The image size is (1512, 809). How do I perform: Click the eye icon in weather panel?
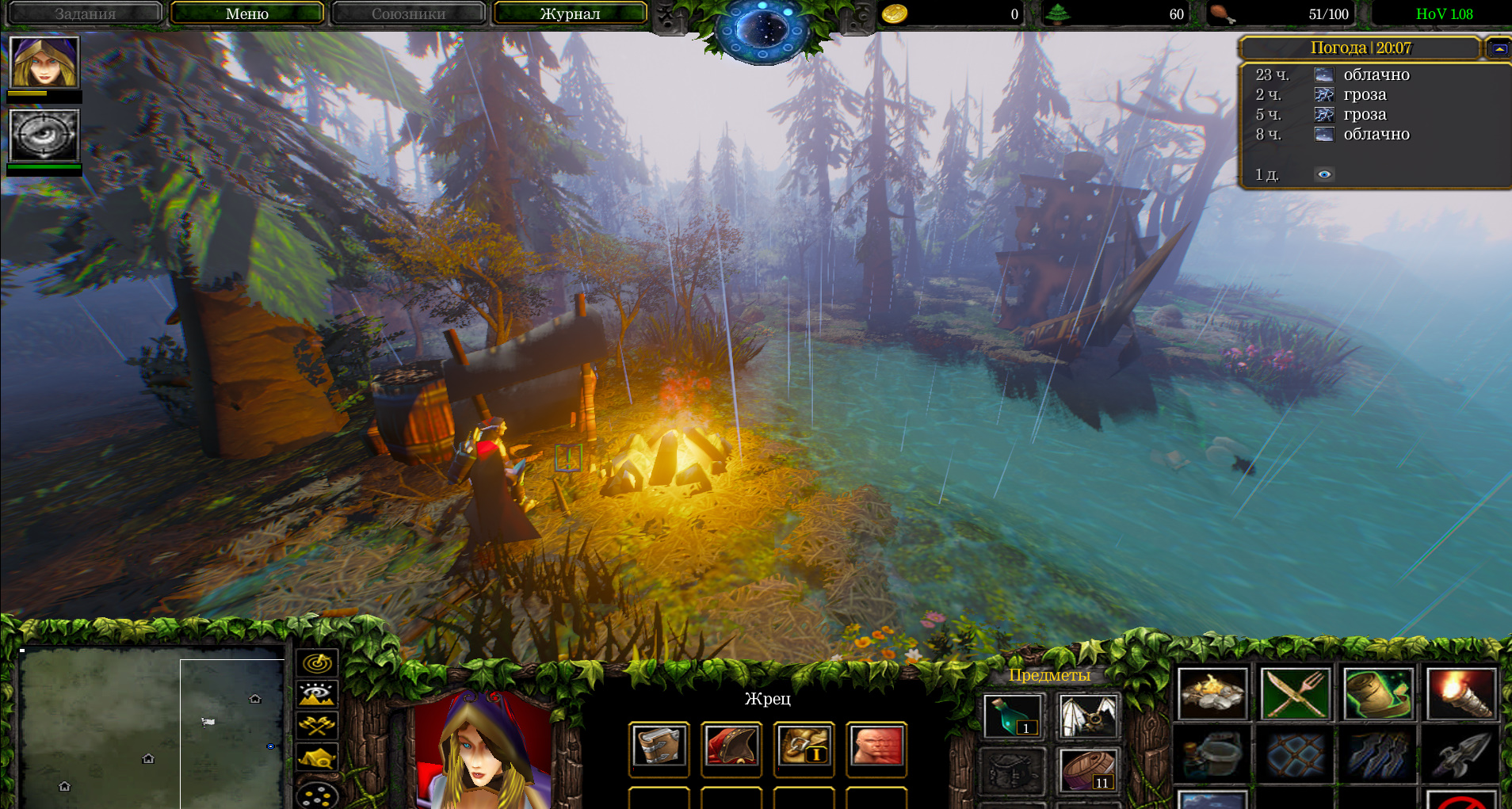(1324, 174)
